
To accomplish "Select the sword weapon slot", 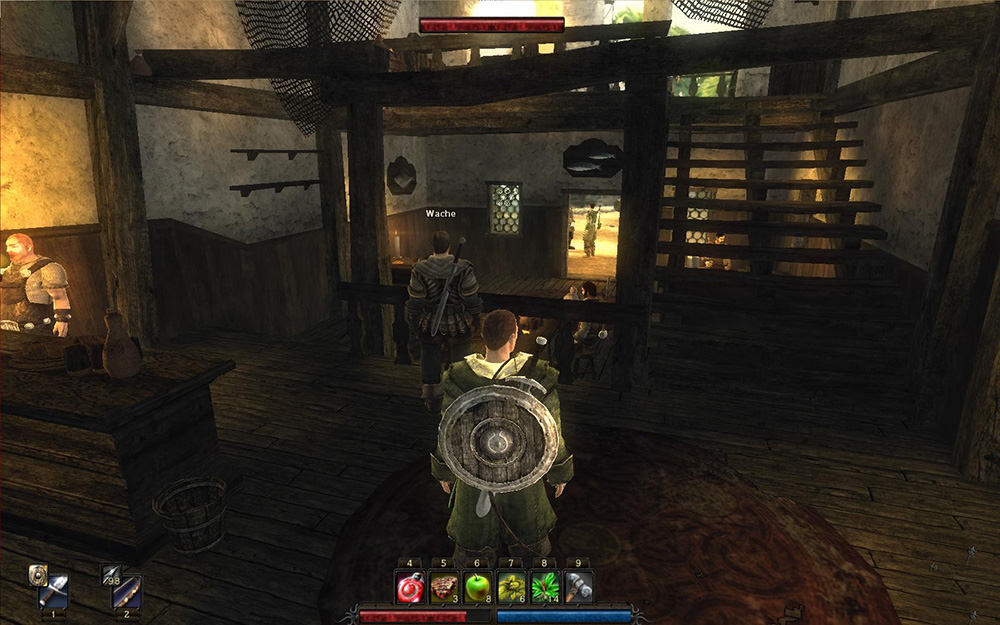I will coord(54,591).
